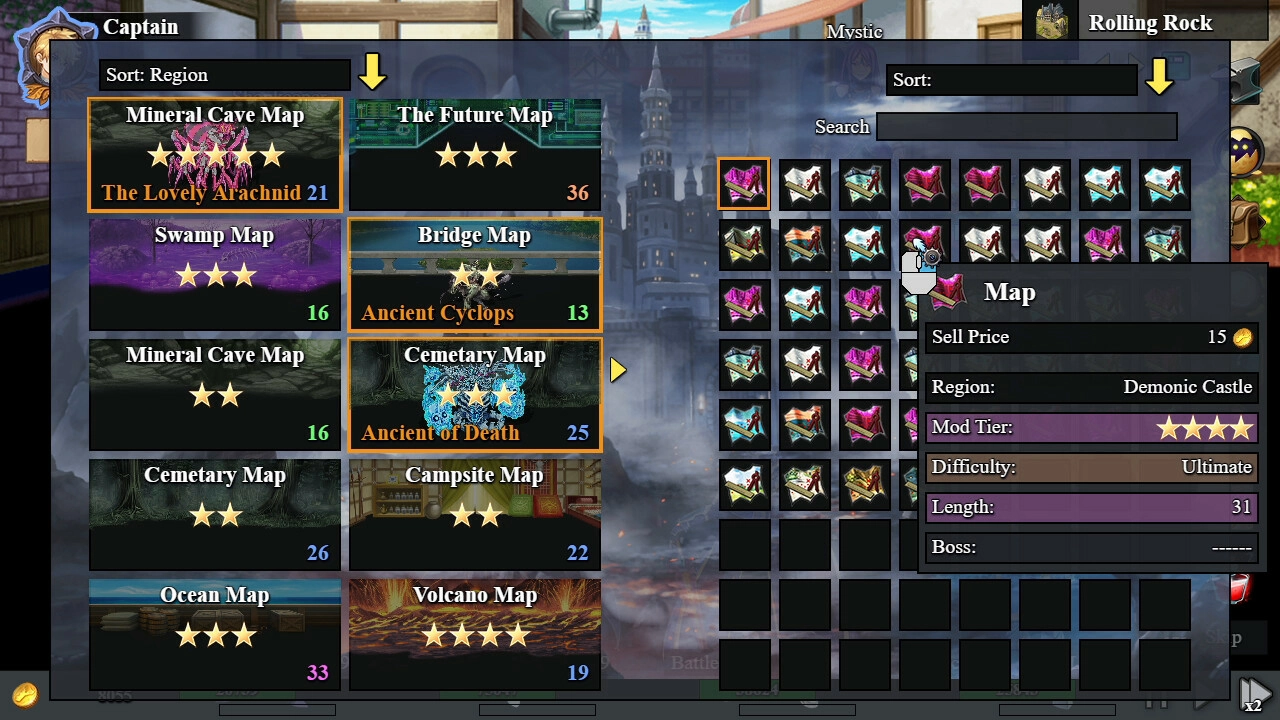The image size is (1280, 720).
Task: Pick the Volcano Map card
Action: (475, 634)
